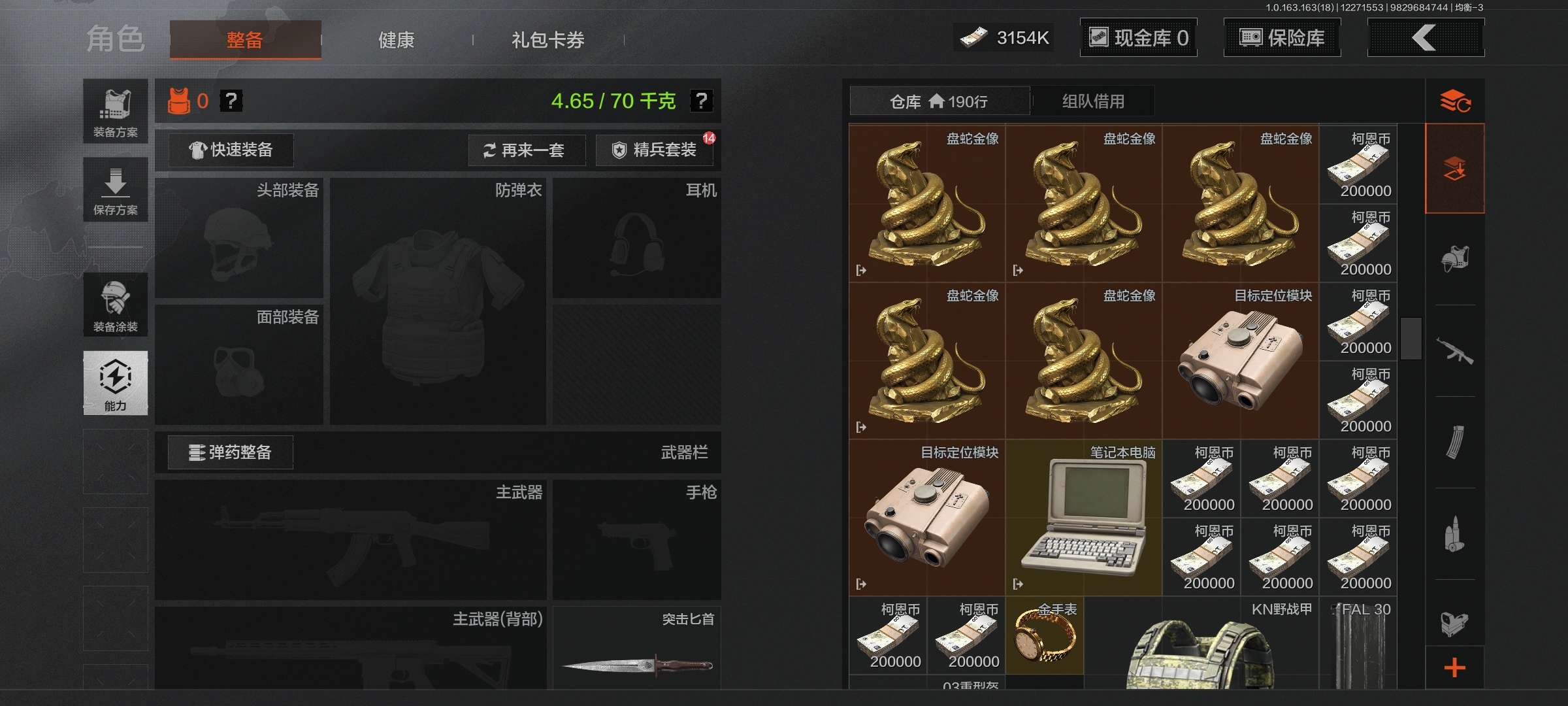This screenshot has width=1568, height=706.
Task: Click the 现金库 0 button
Action: (x=1138, y=37)
